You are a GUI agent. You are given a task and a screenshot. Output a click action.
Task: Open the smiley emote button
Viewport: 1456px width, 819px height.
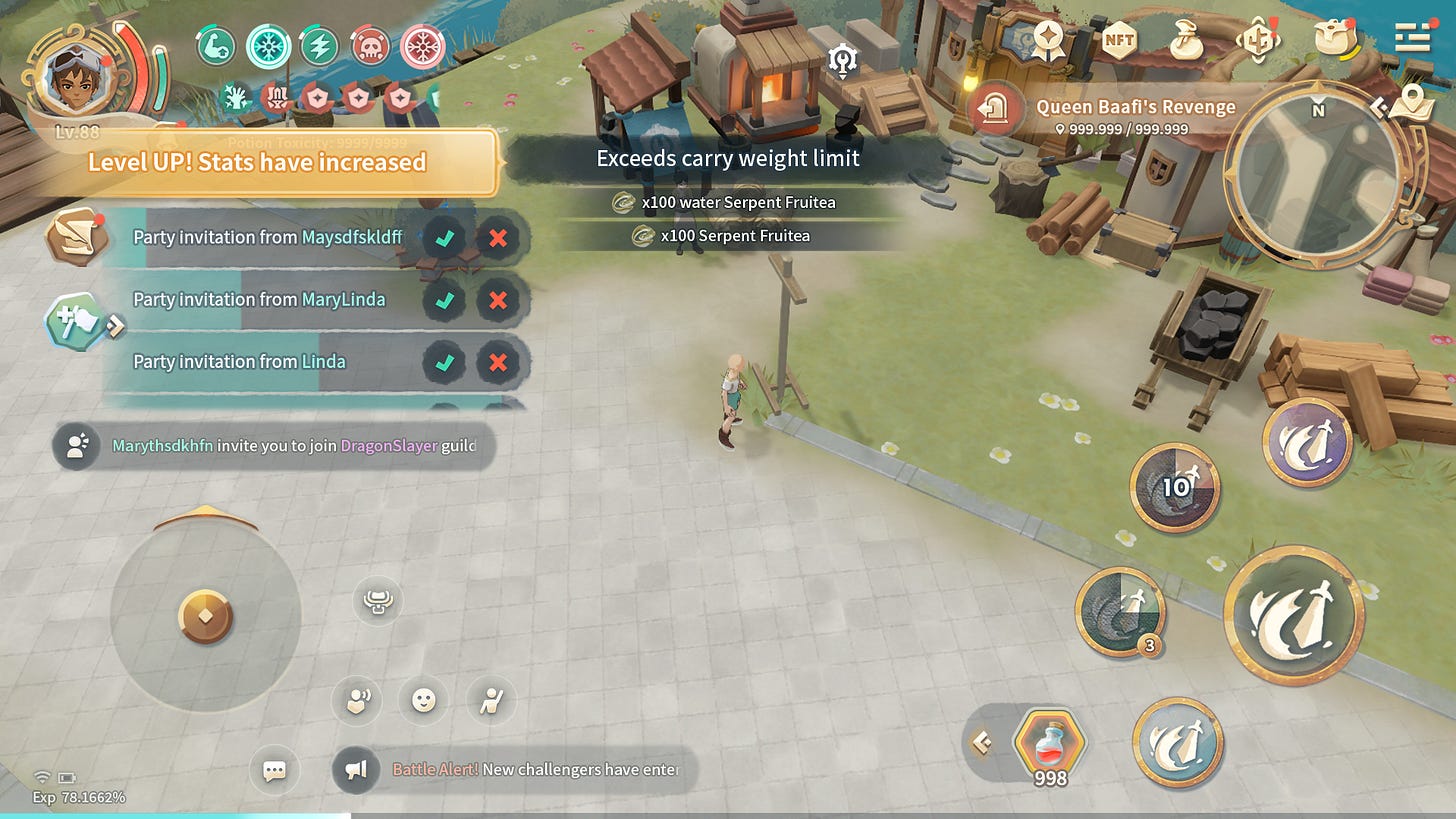click(x=424, y=700)
